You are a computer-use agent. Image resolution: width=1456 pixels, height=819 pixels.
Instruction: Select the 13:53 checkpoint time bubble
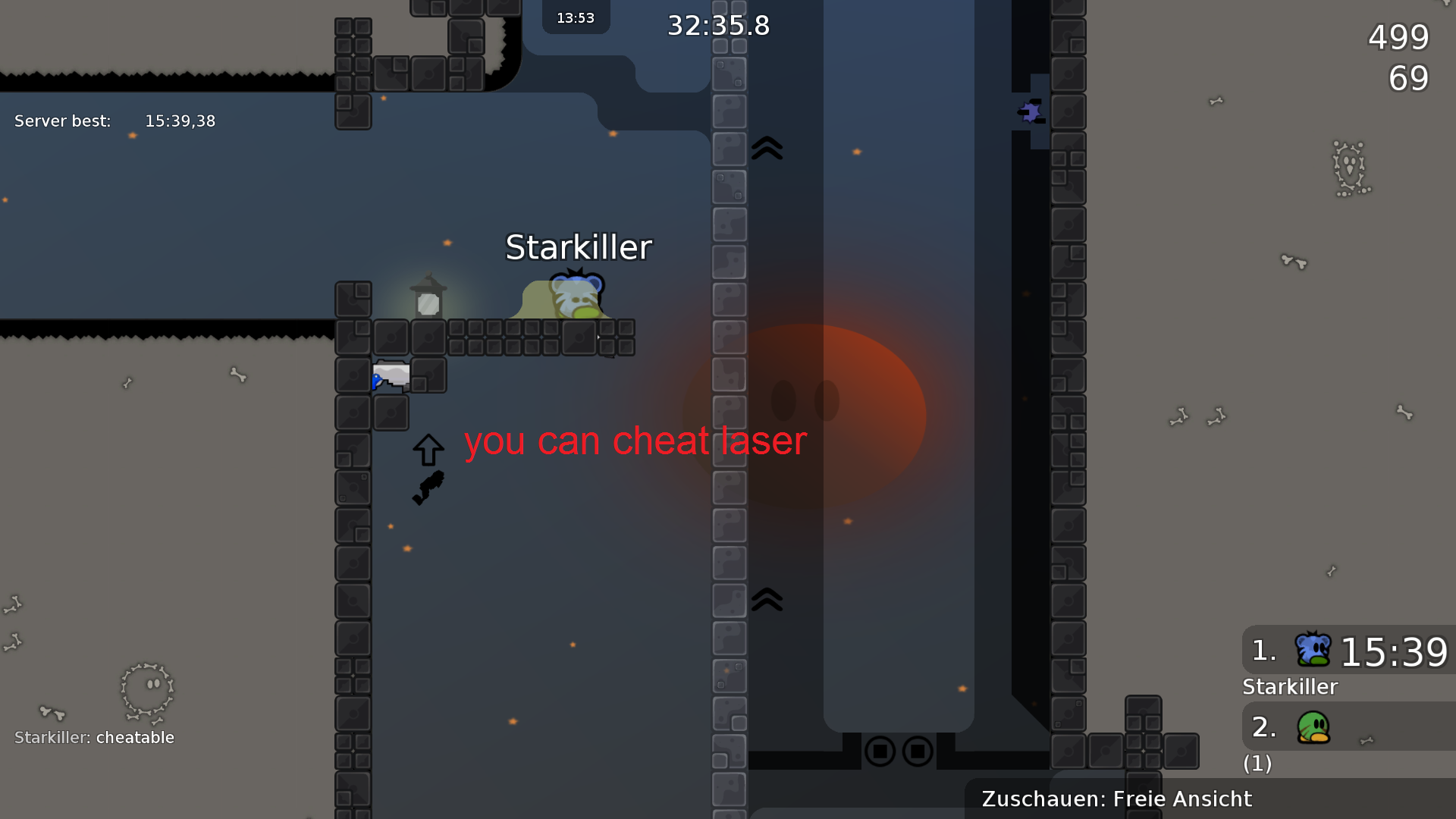575,17
